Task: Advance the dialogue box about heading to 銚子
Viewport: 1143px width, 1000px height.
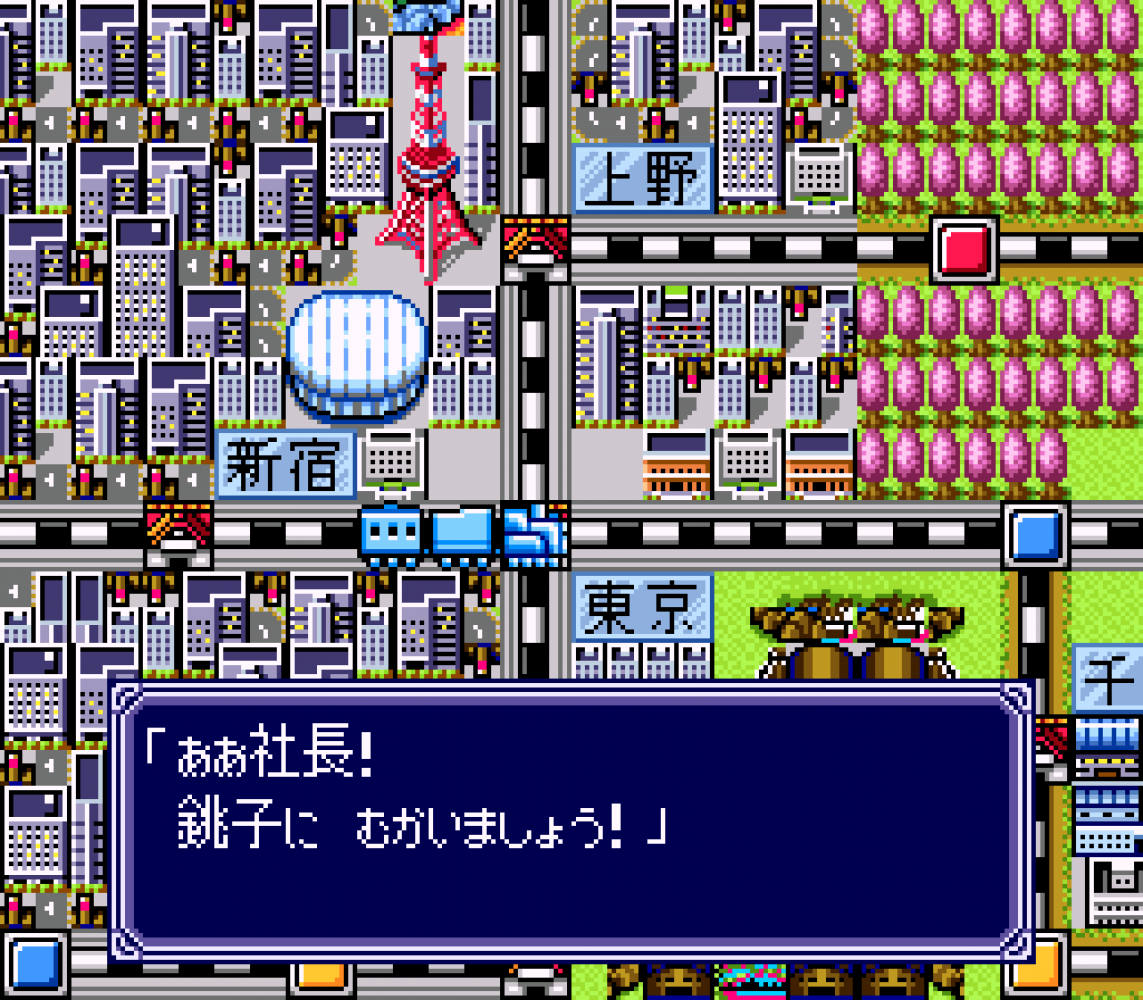Action: (570, 820)
